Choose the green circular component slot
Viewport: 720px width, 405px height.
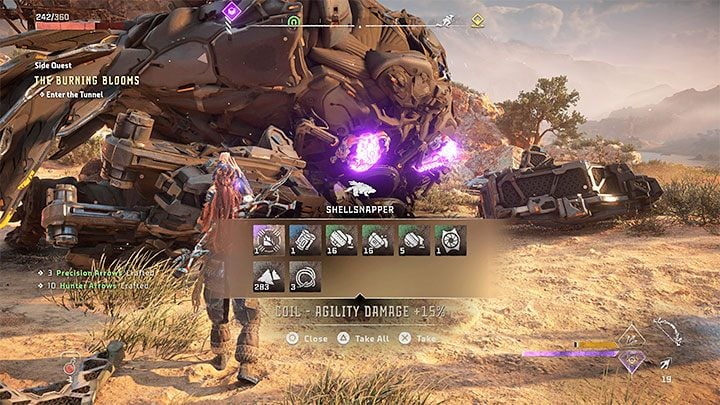click(449, 238)
